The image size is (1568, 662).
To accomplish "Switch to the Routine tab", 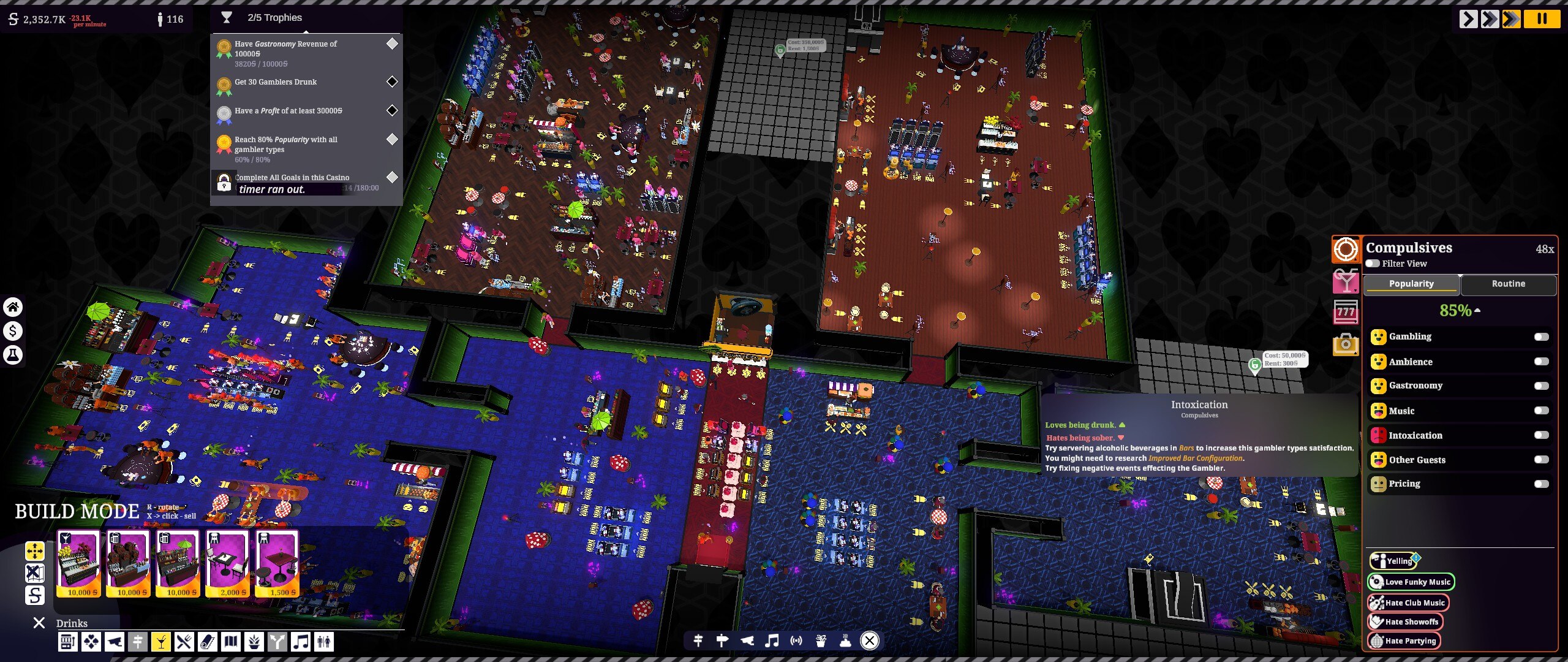I will coord(1509,284).
